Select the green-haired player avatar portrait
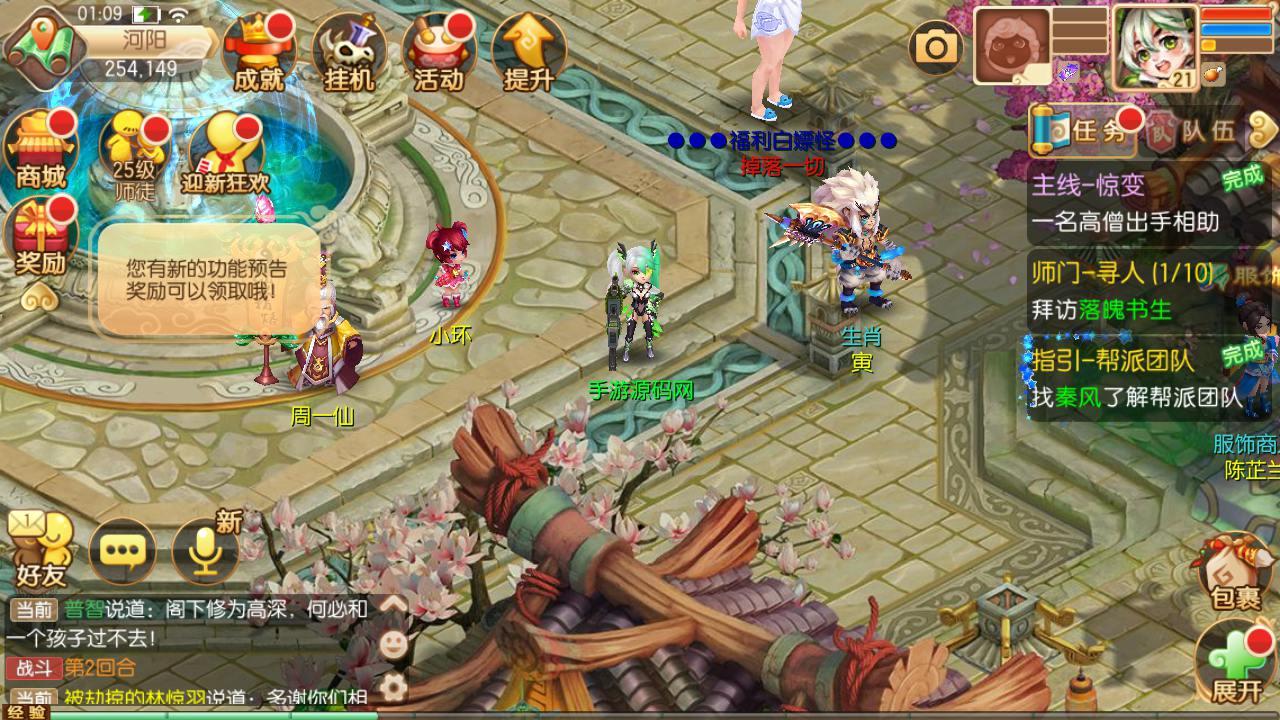This screenshot has height=720, width=1280. pos(1155,46)
